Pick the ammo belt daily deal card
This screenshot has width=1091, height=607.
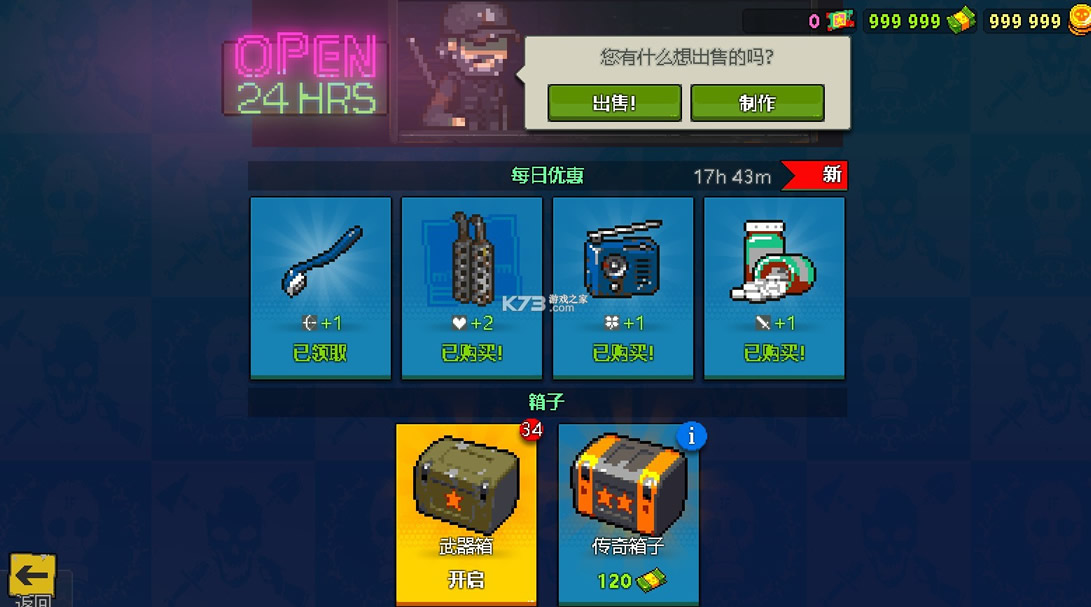click(472, 288)
